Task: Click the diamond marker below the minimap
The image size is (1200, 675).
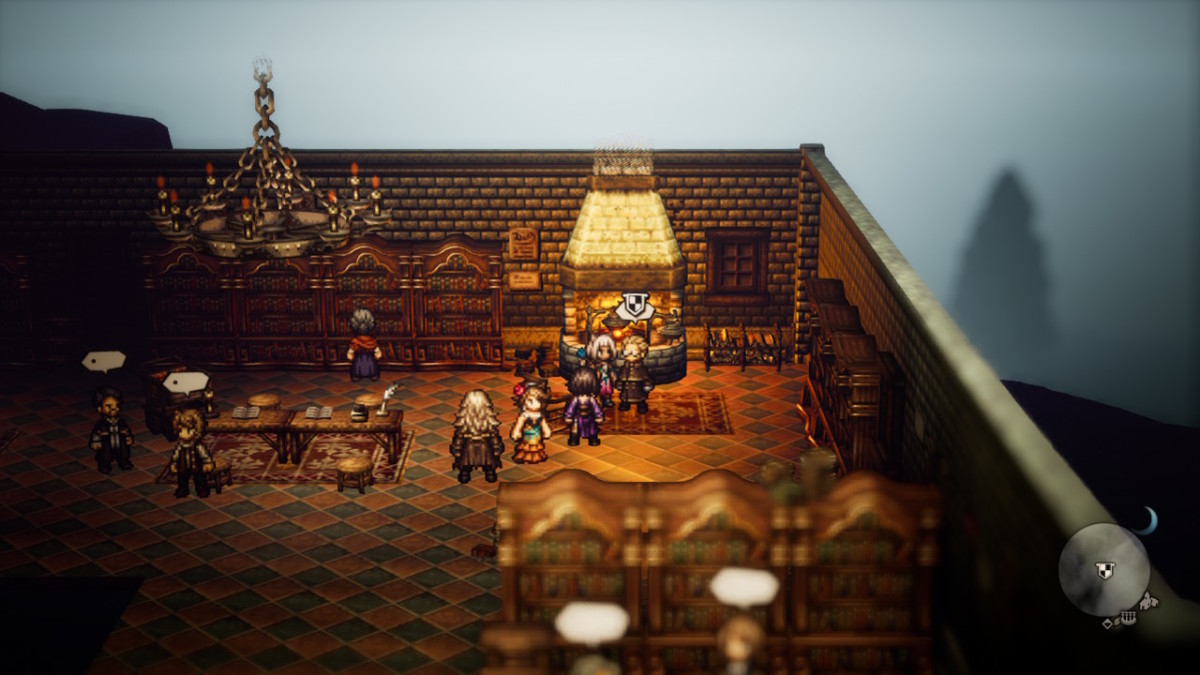Action: (x=1109, y=623)
